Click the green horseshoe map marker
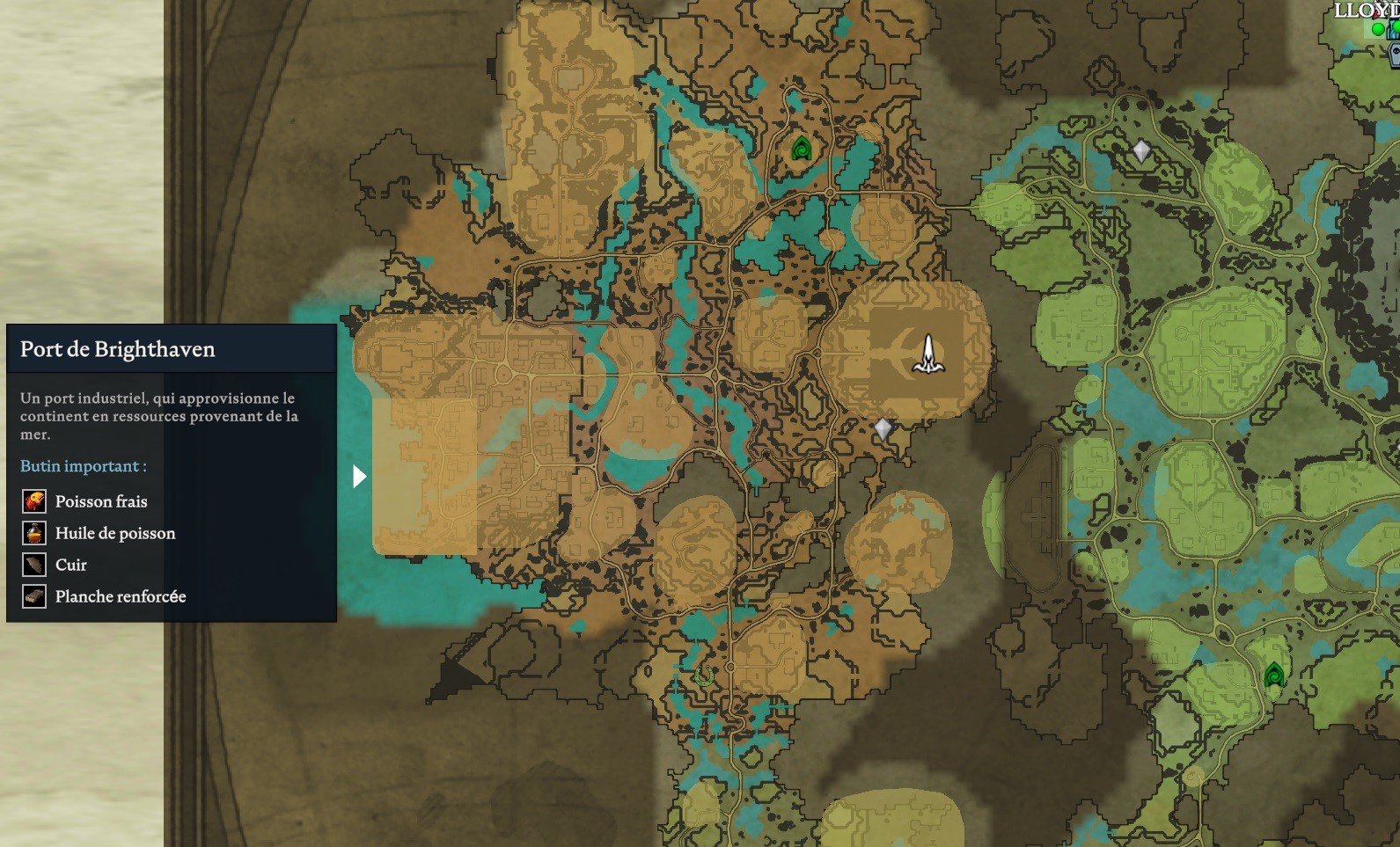This screenshot has height=847, width=1400. [703, 675]
